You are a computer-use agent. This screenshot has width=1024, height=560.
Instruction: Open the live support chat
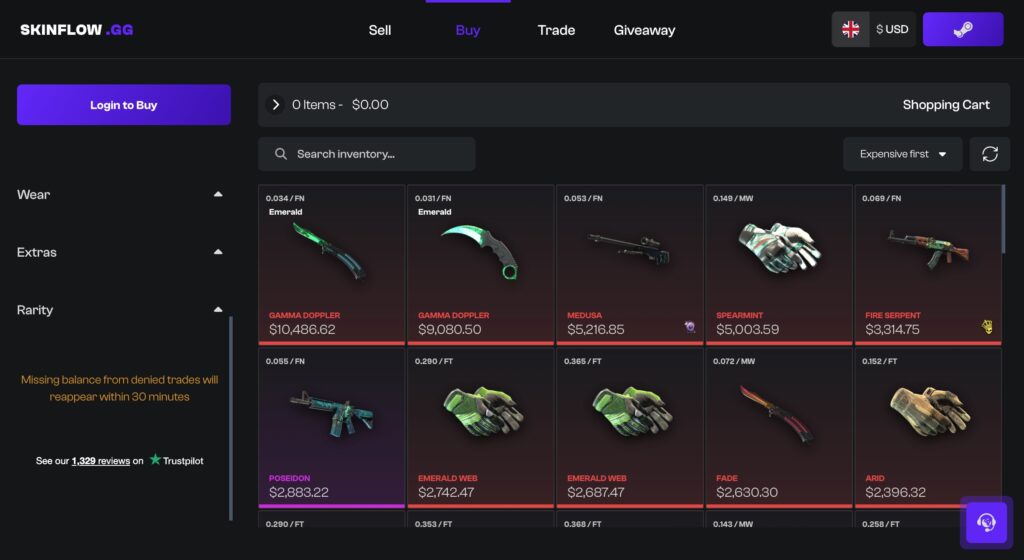[985, 522]
